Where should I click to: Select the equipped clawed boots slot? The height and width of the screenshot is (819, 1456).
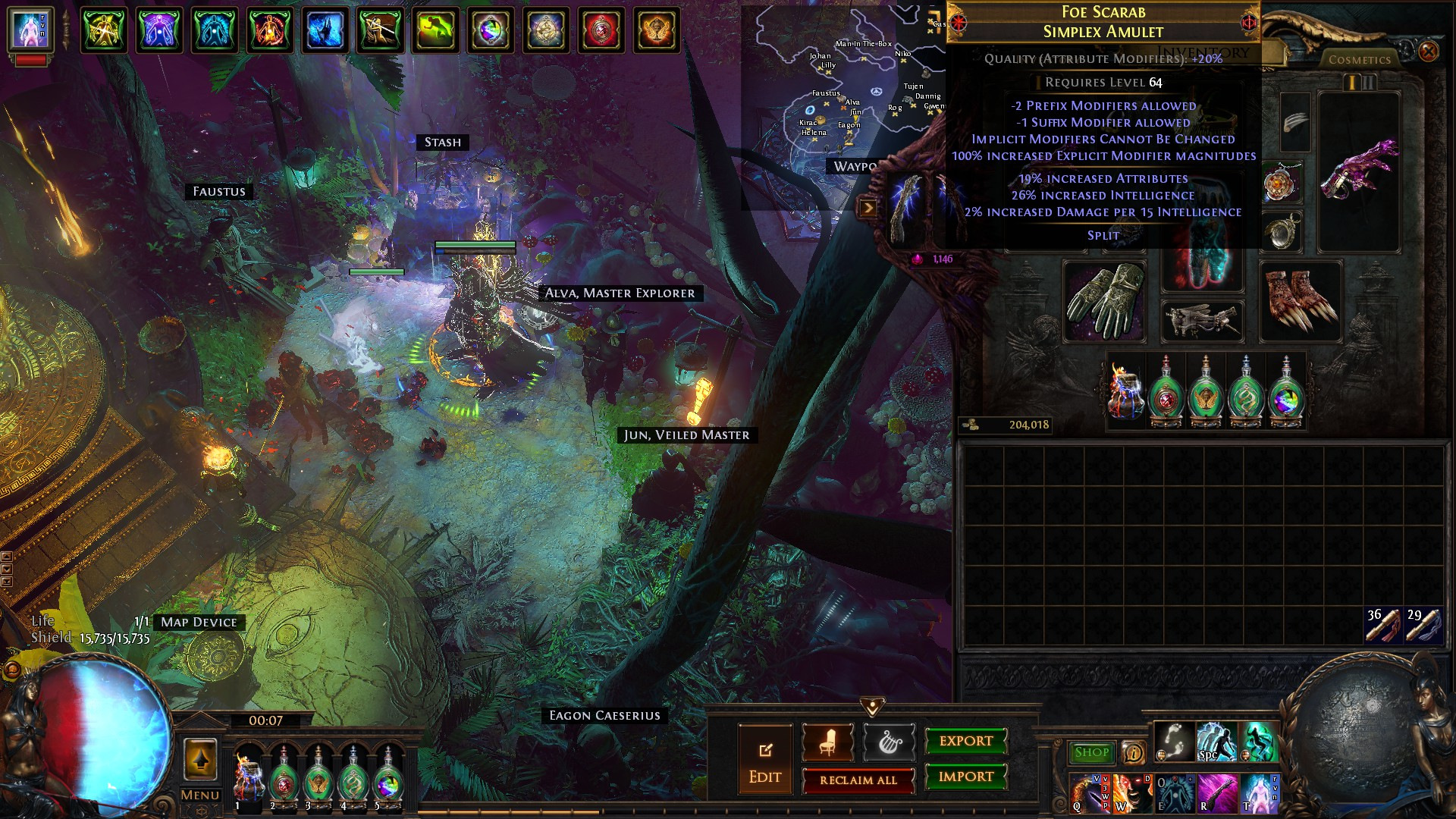1300,301
